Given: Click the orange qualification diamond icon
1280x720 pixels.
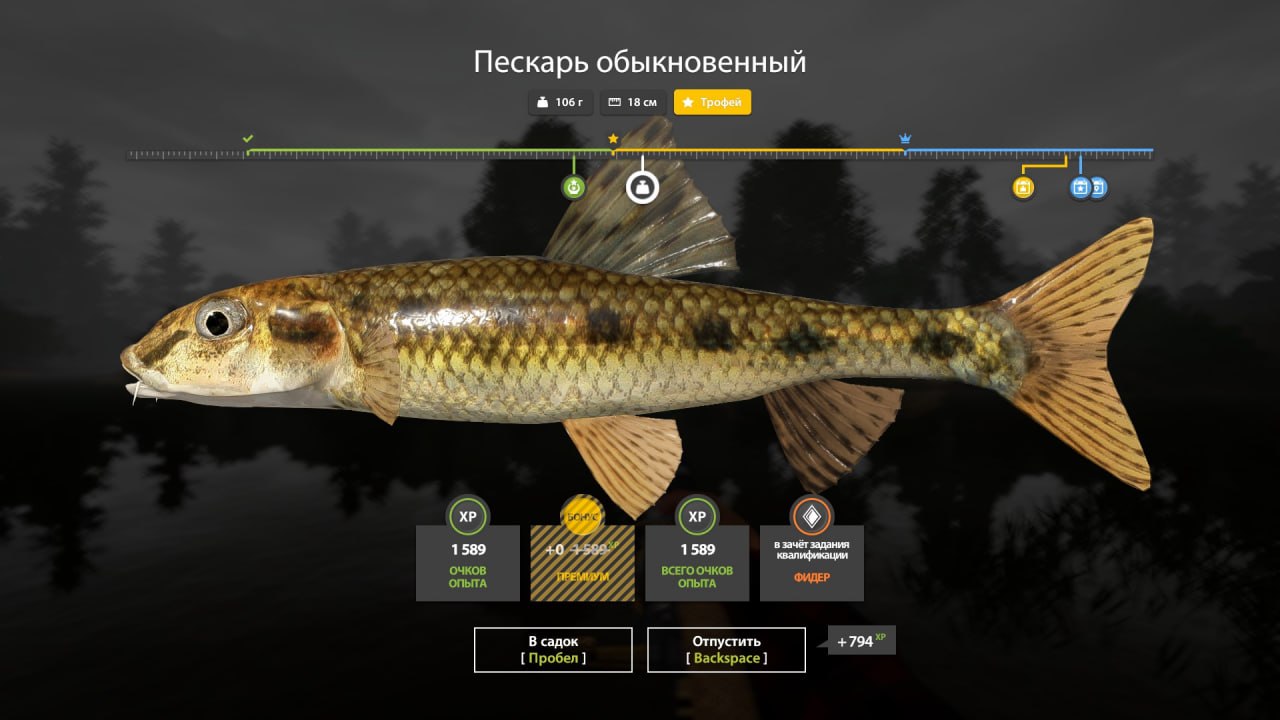Looking at the screenshot, I should point(811,517).
